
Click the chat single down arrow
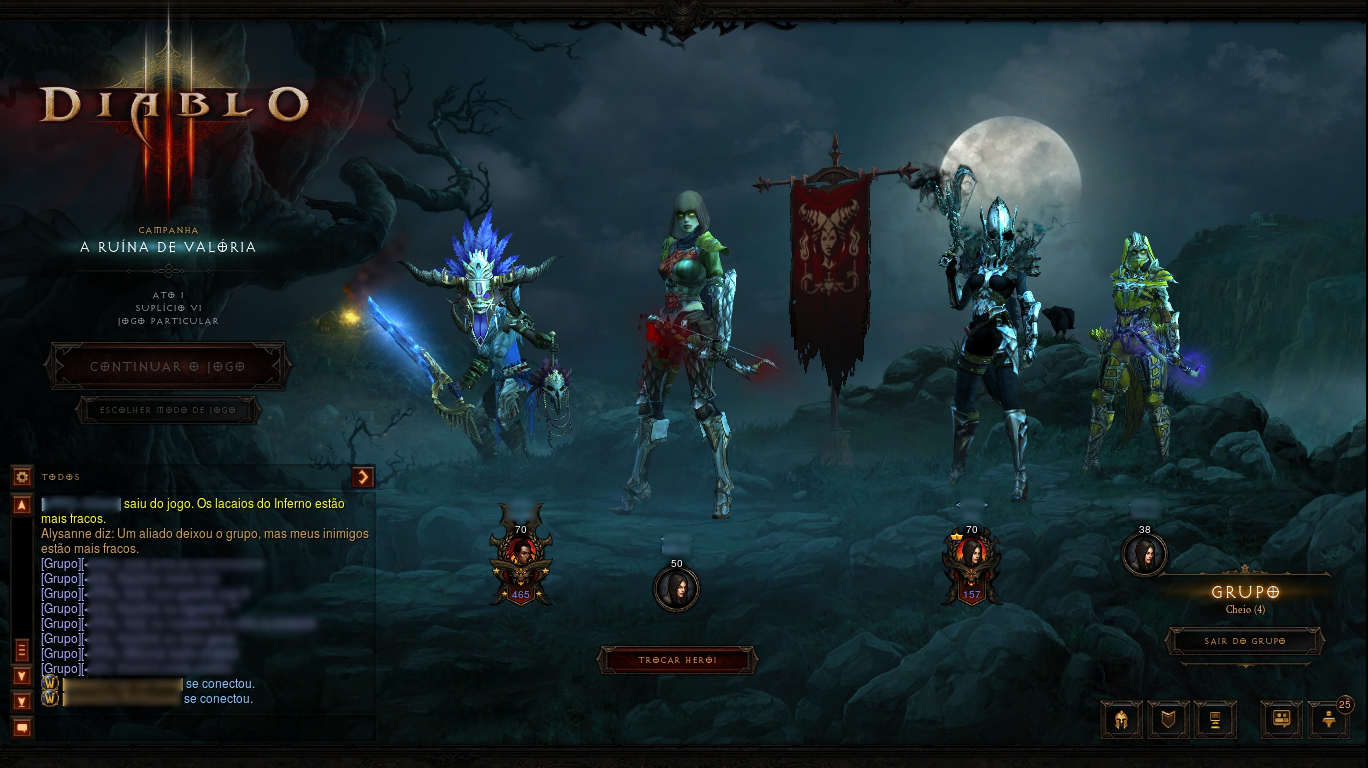pyautogui.click(x=22, y=676)
